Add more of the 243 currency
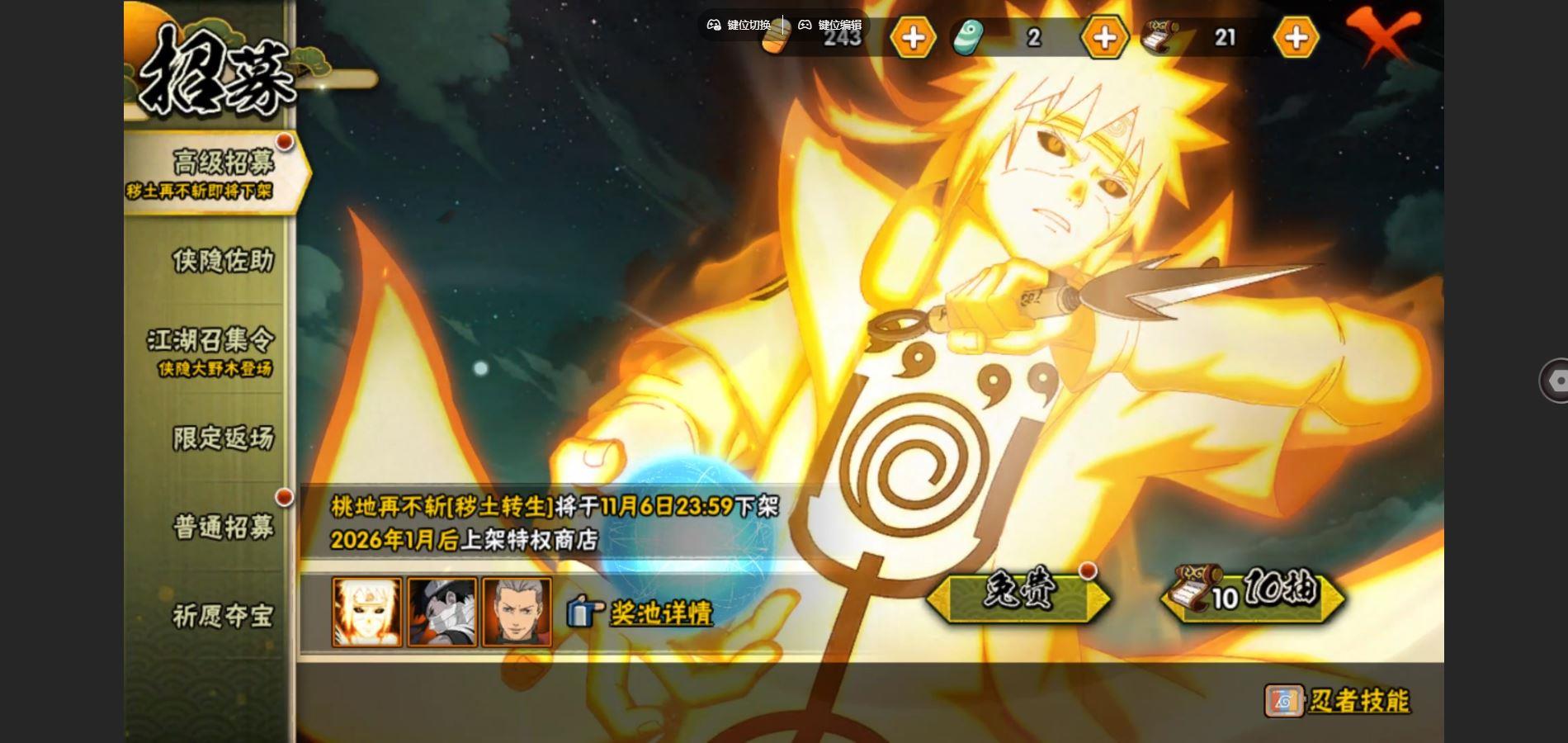The width and height of the screenshot is (1568, 743). pos(913,37)
